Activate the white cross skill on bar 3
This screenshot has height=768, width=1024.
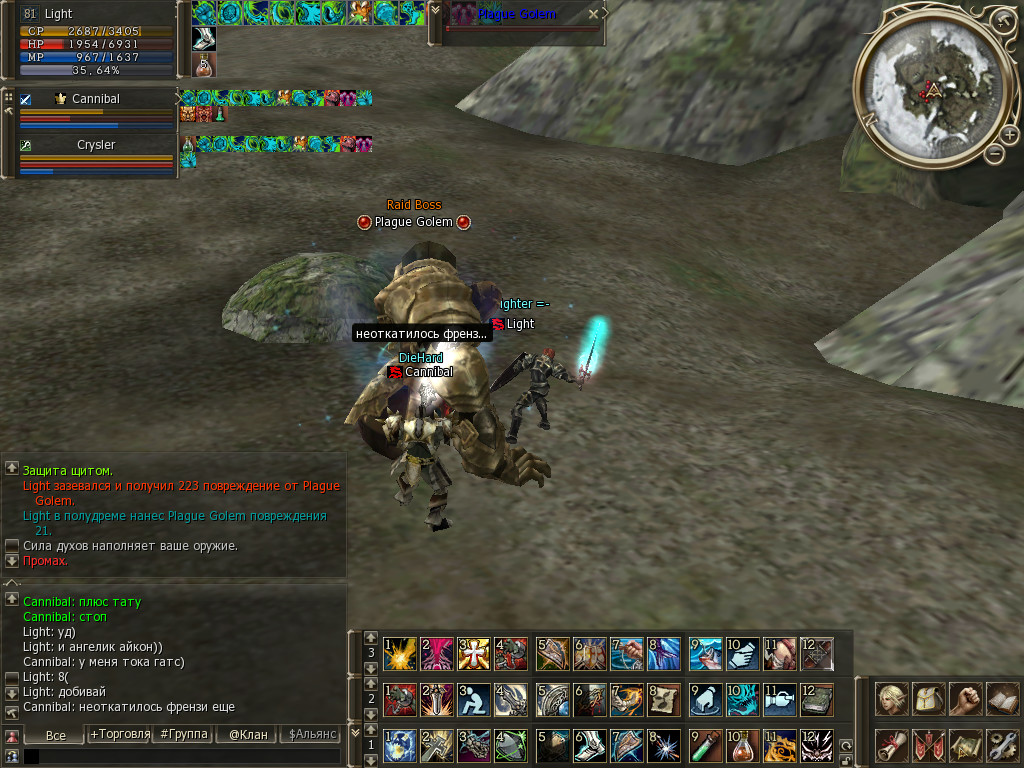[x=473, y=654]
